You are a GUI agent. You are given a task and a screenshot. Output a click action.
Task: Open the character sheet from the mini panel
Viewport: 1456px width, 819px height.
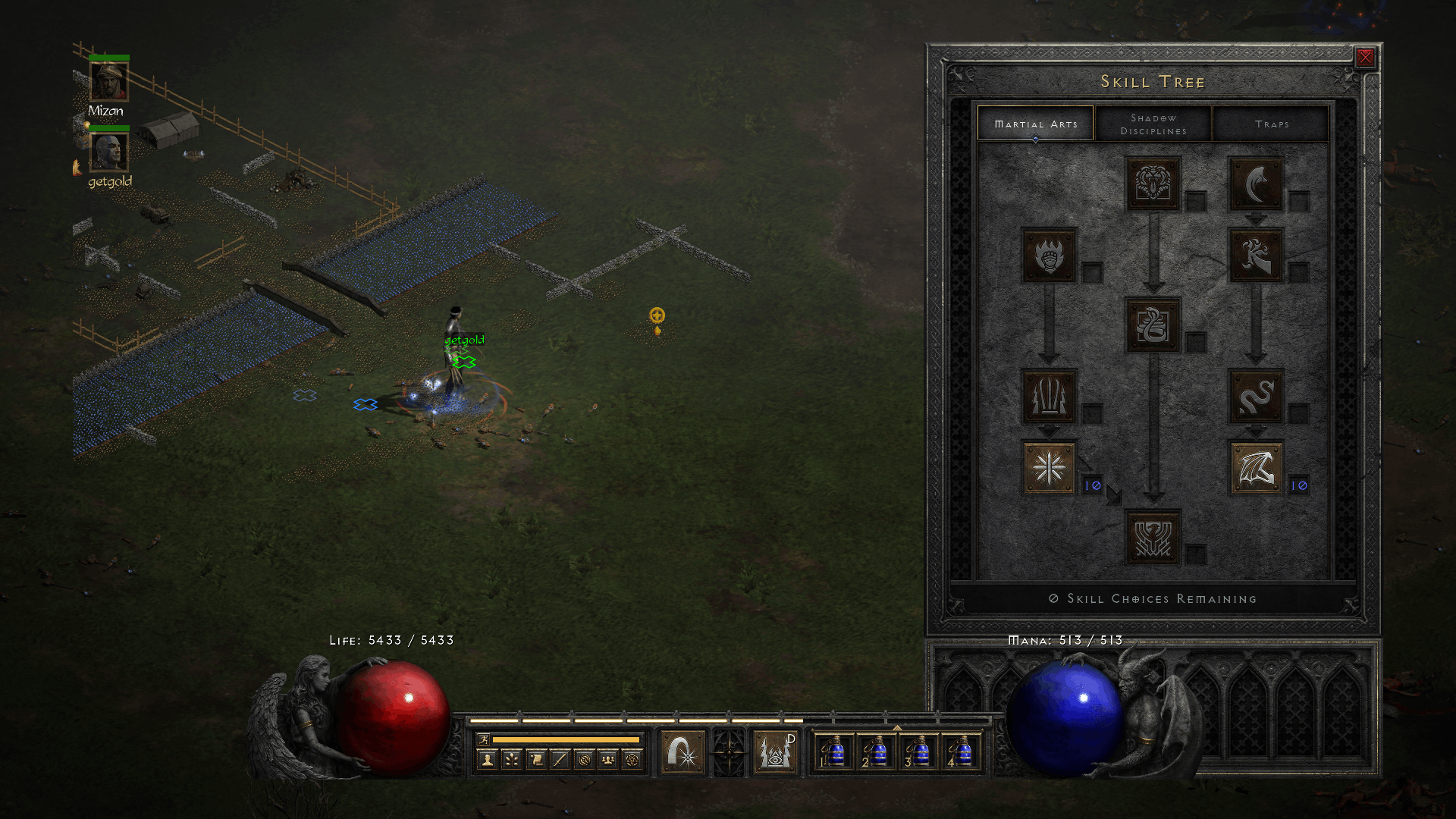click(488, 759)
